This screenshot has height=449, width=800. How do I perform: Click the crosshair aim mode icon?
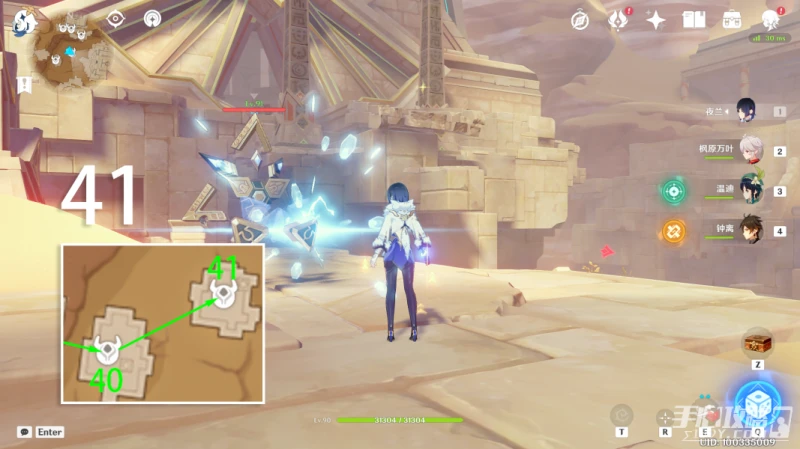664,416
